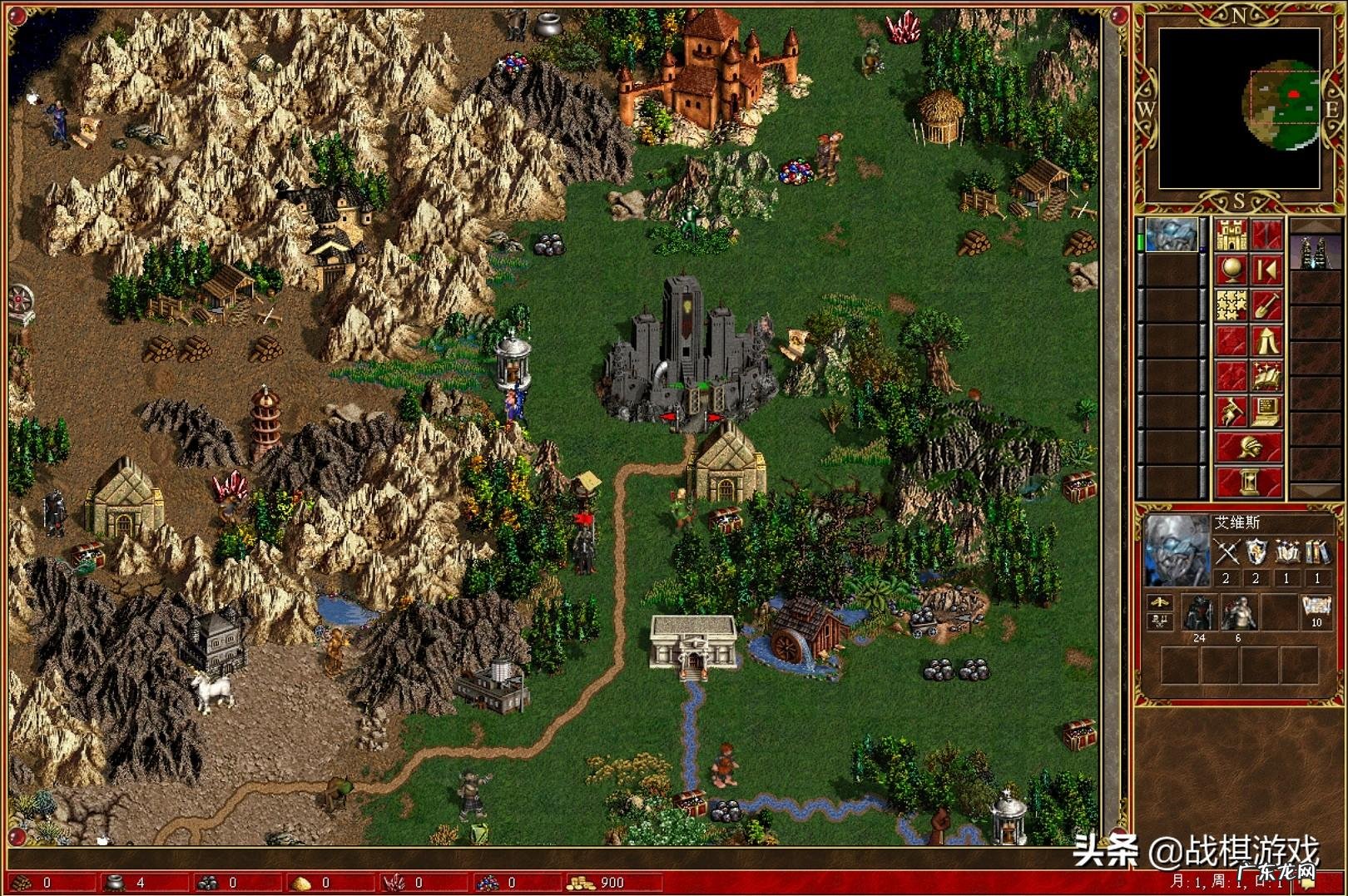The height and width of the screenshot is (896, 1348).
Task: Activate the skip-back arrow button
Action: point(1266,270)
